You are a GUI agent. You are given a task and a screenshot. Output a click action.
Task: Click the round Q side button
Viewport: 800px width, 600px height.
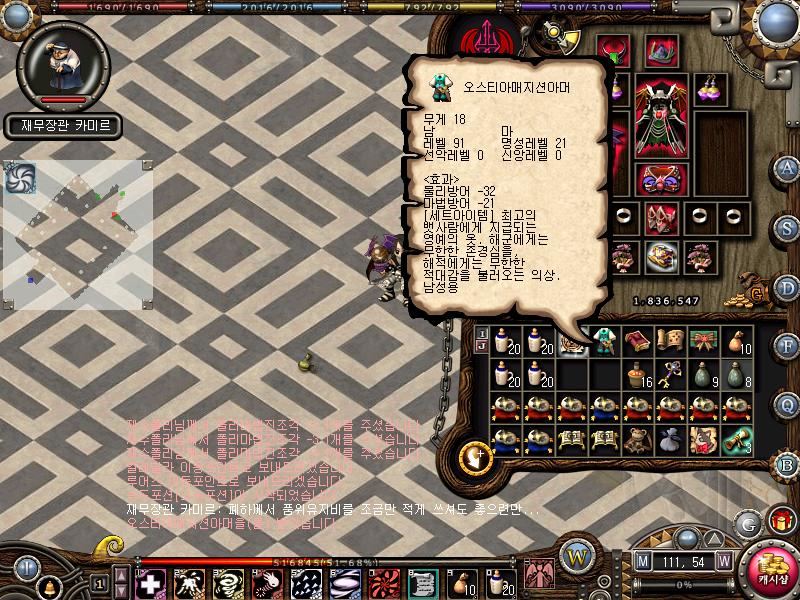tap(788, 405)
